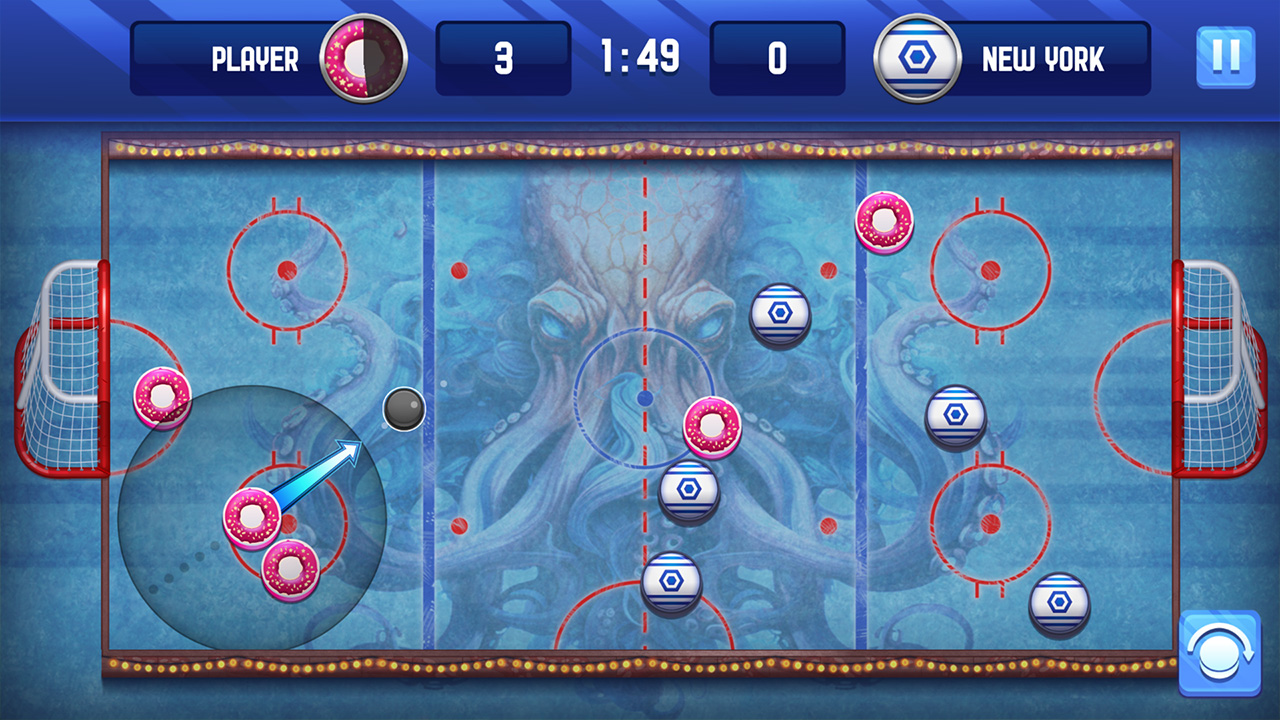Click the donut team emblem in the scoreboard

[x=360, y=57]
